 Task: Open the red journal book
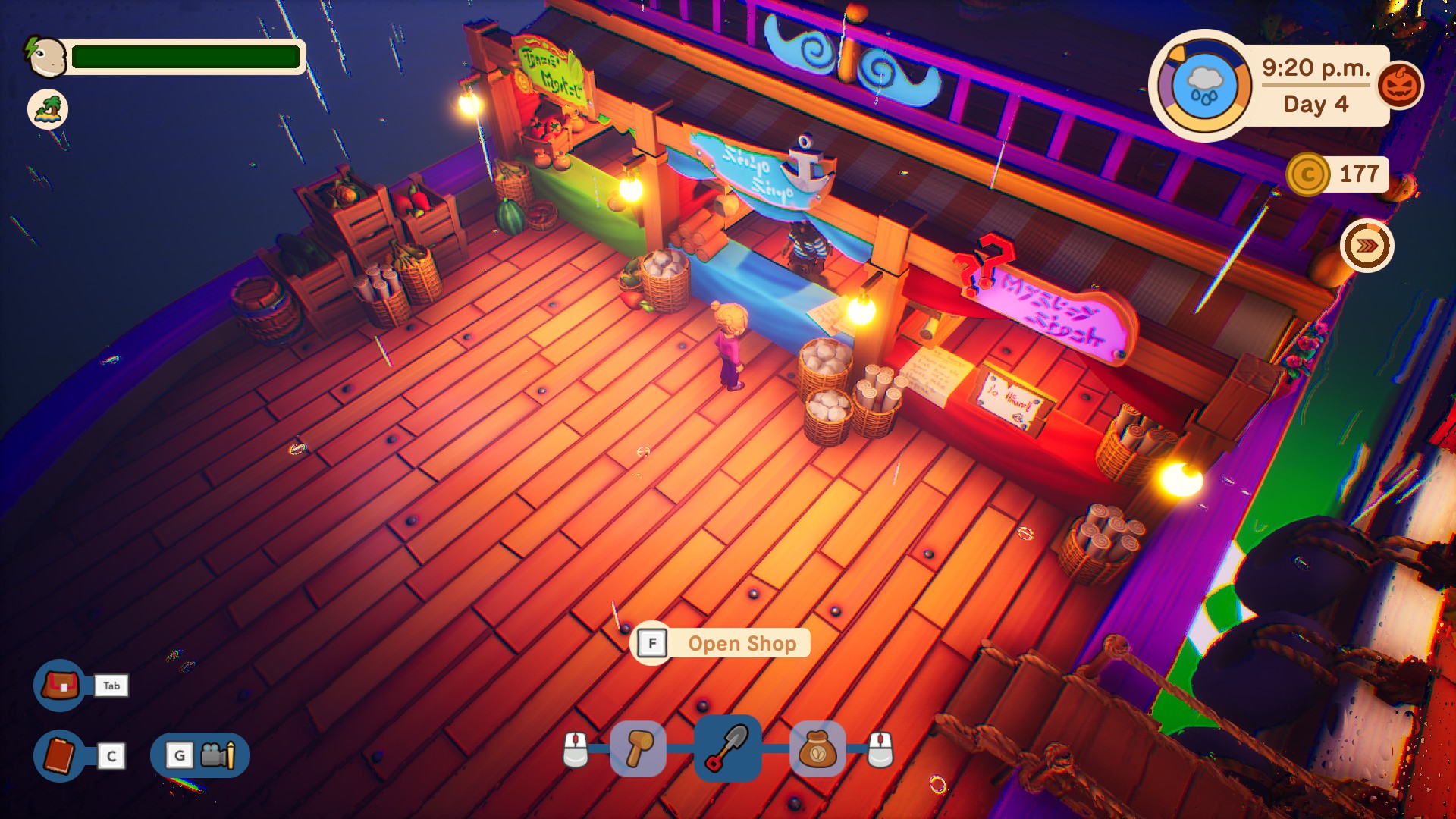[x=60, y=755]
